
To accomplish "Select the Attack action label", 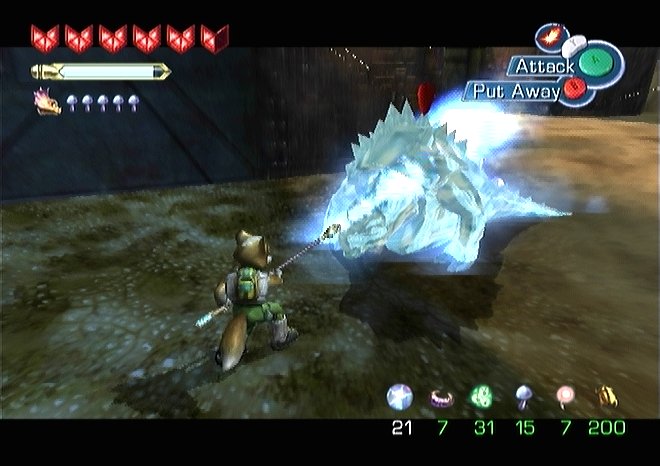I will (x=543, y=66).
